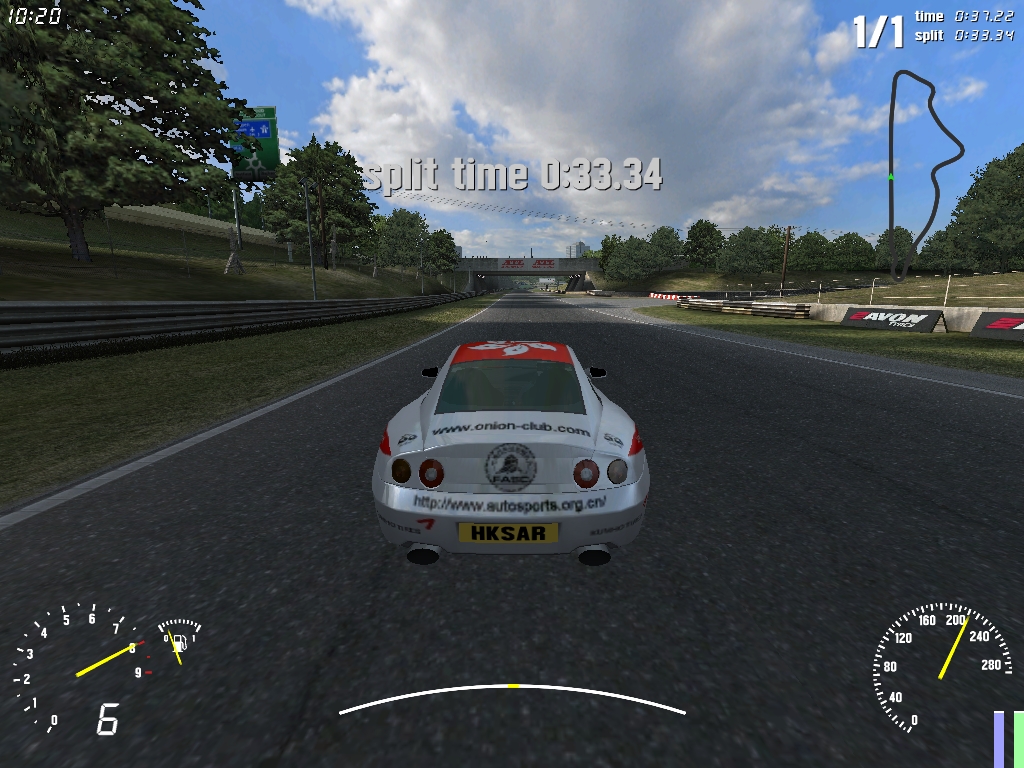Select the green car marker on the minimap
Screen dimensions: 1024x768
[890, 177]
